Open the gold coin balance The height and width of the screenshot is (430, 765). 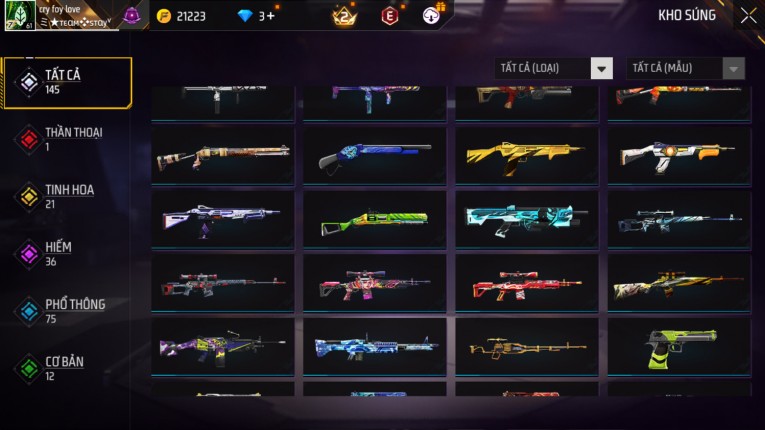tap(182, 16)
